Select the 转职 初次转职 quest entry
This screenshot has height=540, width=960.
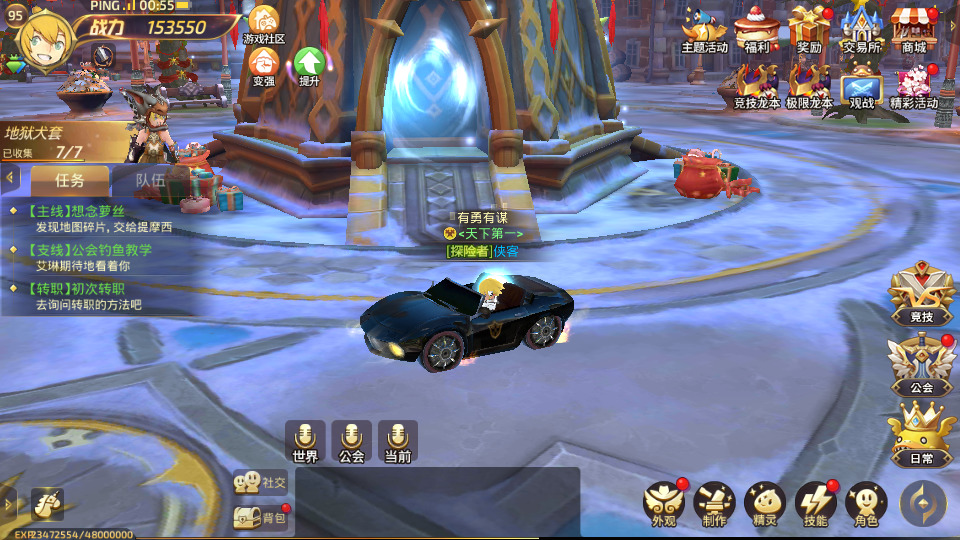pyautogui.click(x=90, y=296)
